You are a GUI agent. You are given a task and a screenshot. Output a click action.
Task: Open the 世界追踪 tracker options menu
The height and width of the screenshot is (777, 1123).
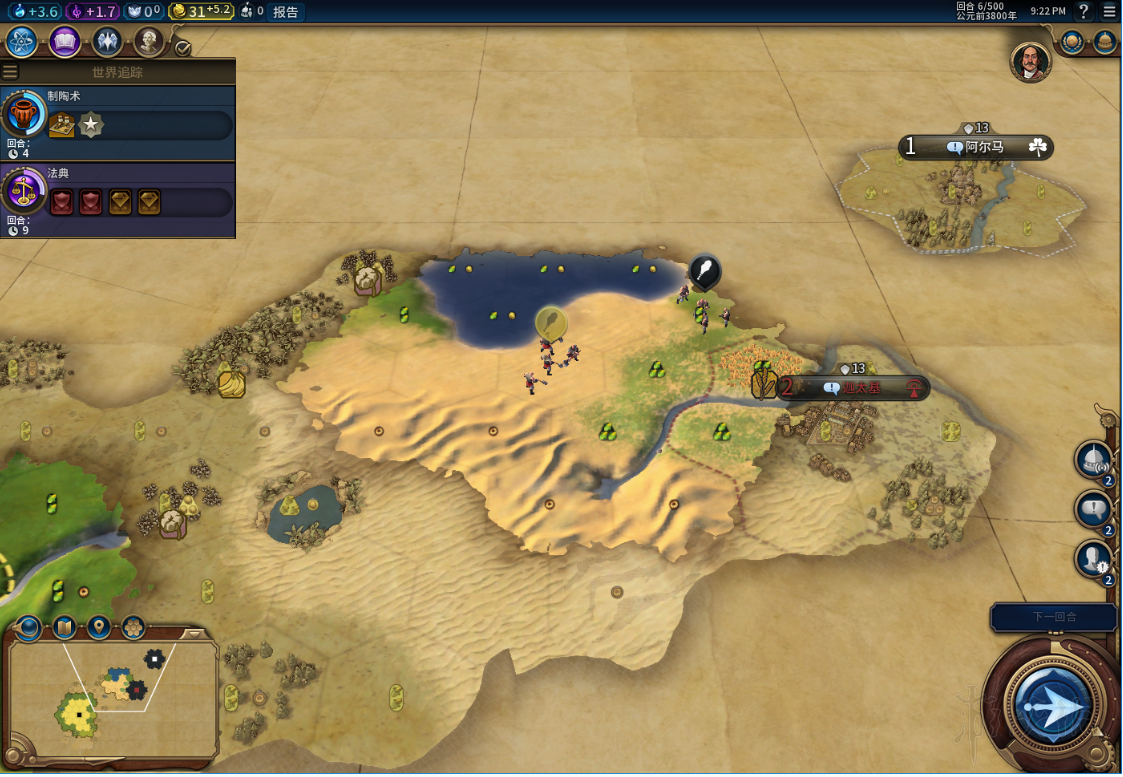pos(10,72)
